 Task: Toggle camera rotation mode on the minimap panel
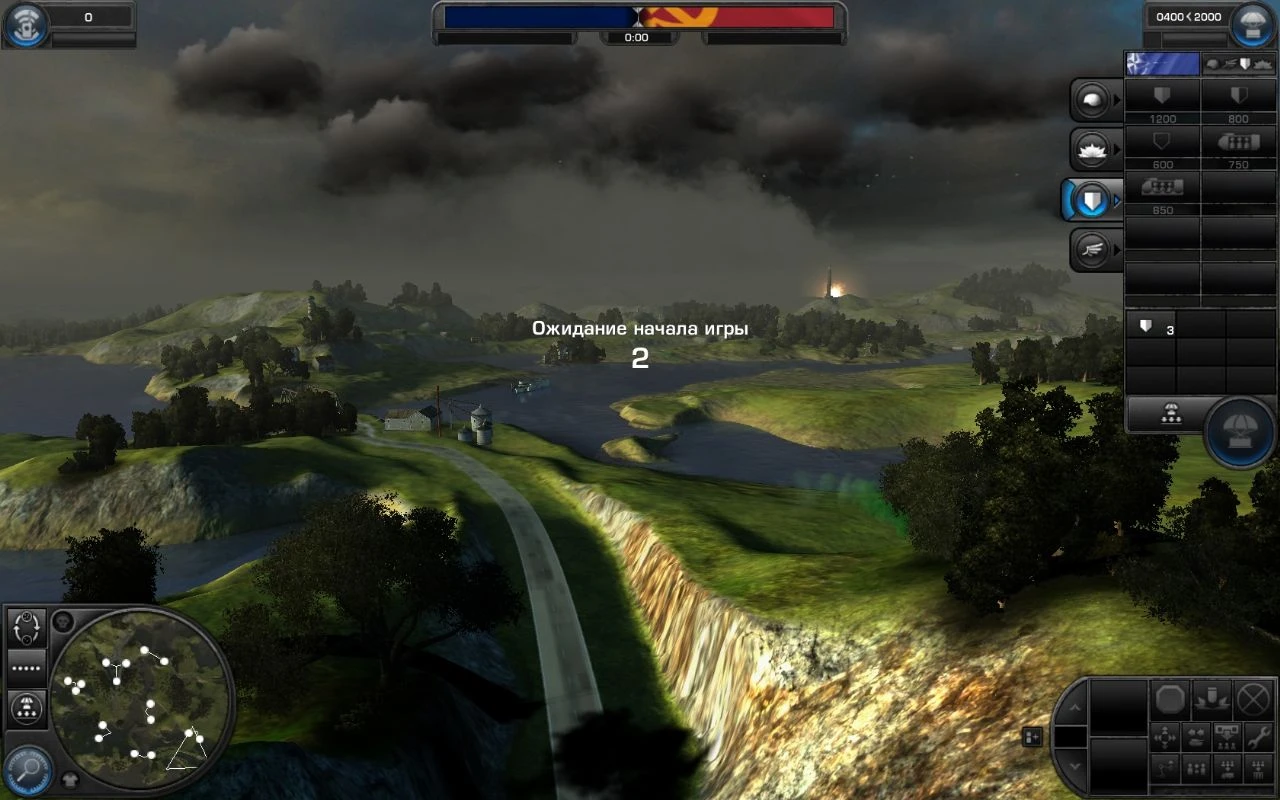[x=25, y=628]
